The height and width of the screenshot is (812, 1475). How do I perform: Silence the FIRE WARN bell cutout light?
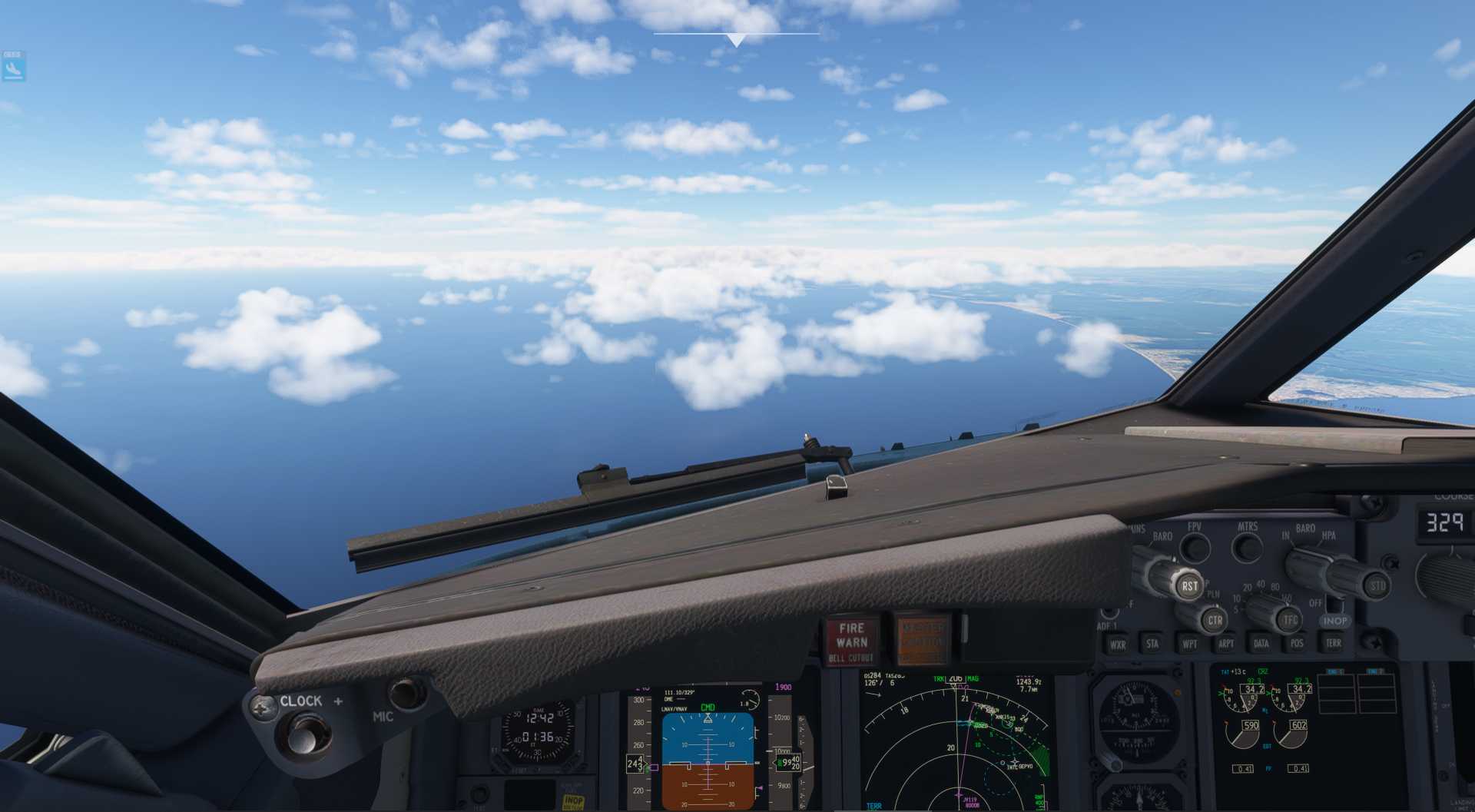851,641
